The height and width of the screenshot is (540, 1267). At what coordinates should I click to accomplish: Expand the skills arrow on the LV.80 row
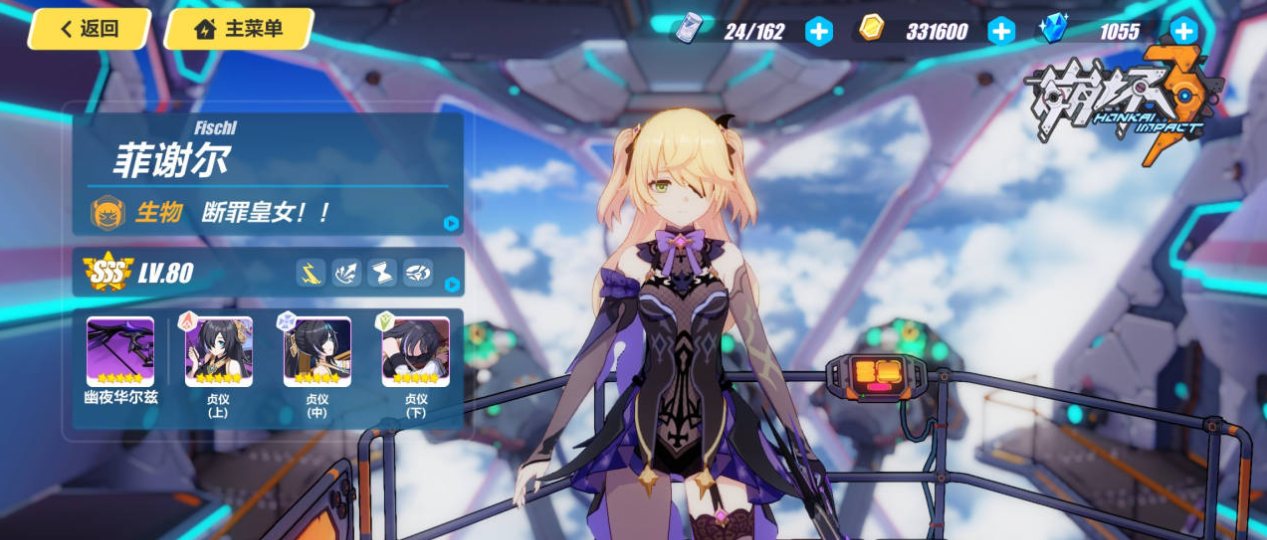point(451,284)
